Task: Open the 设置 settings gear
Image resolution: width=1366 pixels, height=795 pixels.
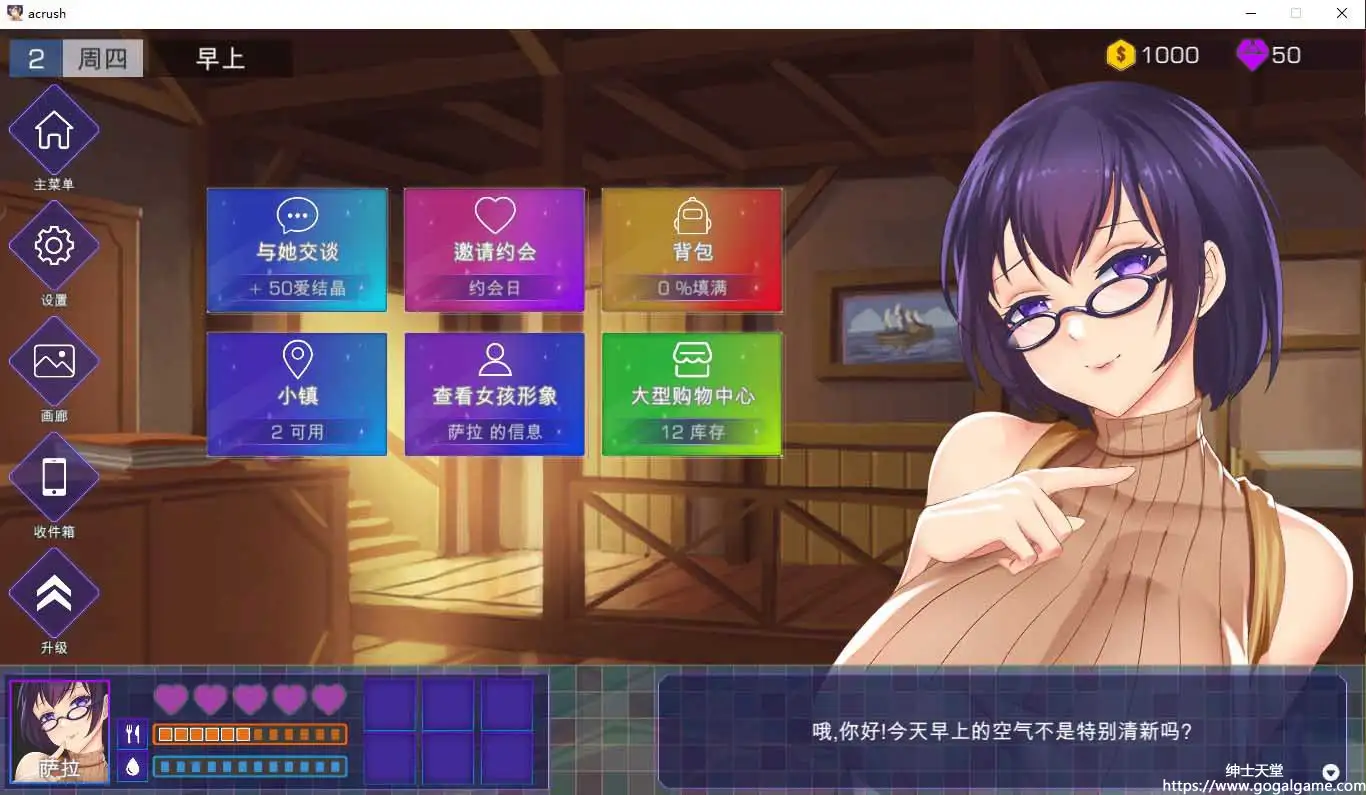Action: pos(53,244)
